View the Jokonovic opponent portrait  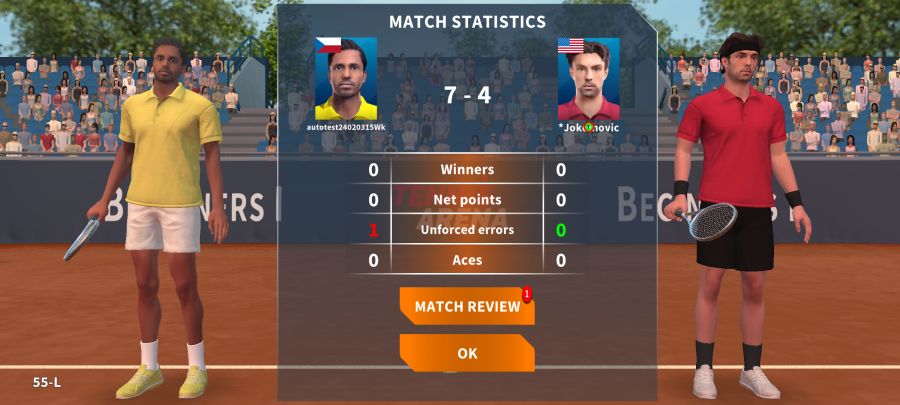coord(588,79)
